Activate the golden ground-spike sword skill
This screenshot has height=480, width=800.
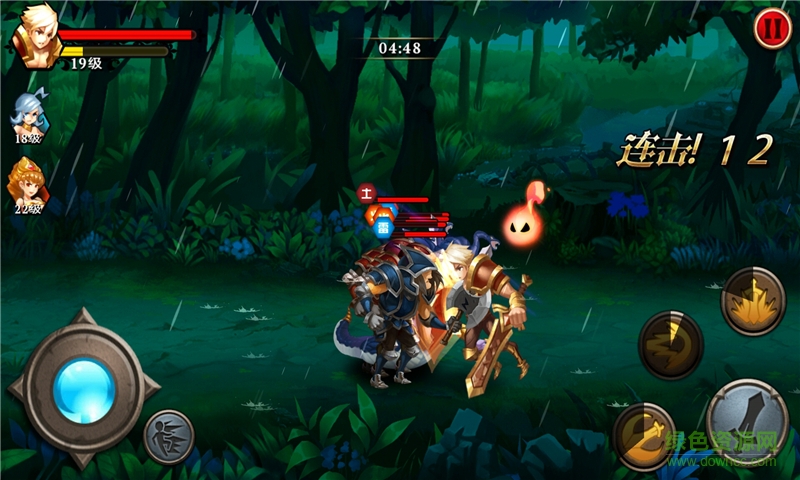[753, 300]
